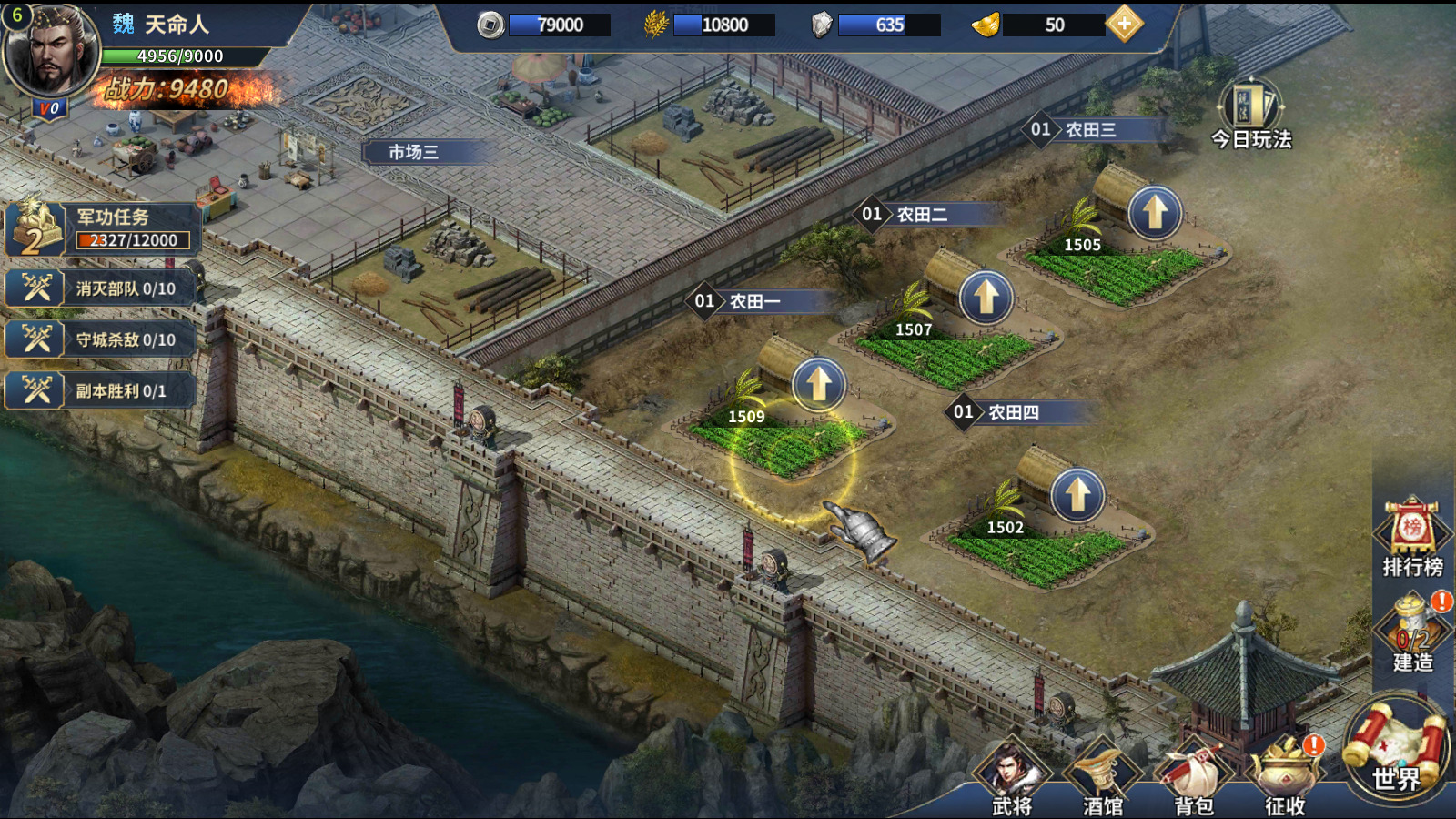Viewport: 1456px width, 819px height.
Task: Click the gold plus button to add ingots
Action: 1125,25
